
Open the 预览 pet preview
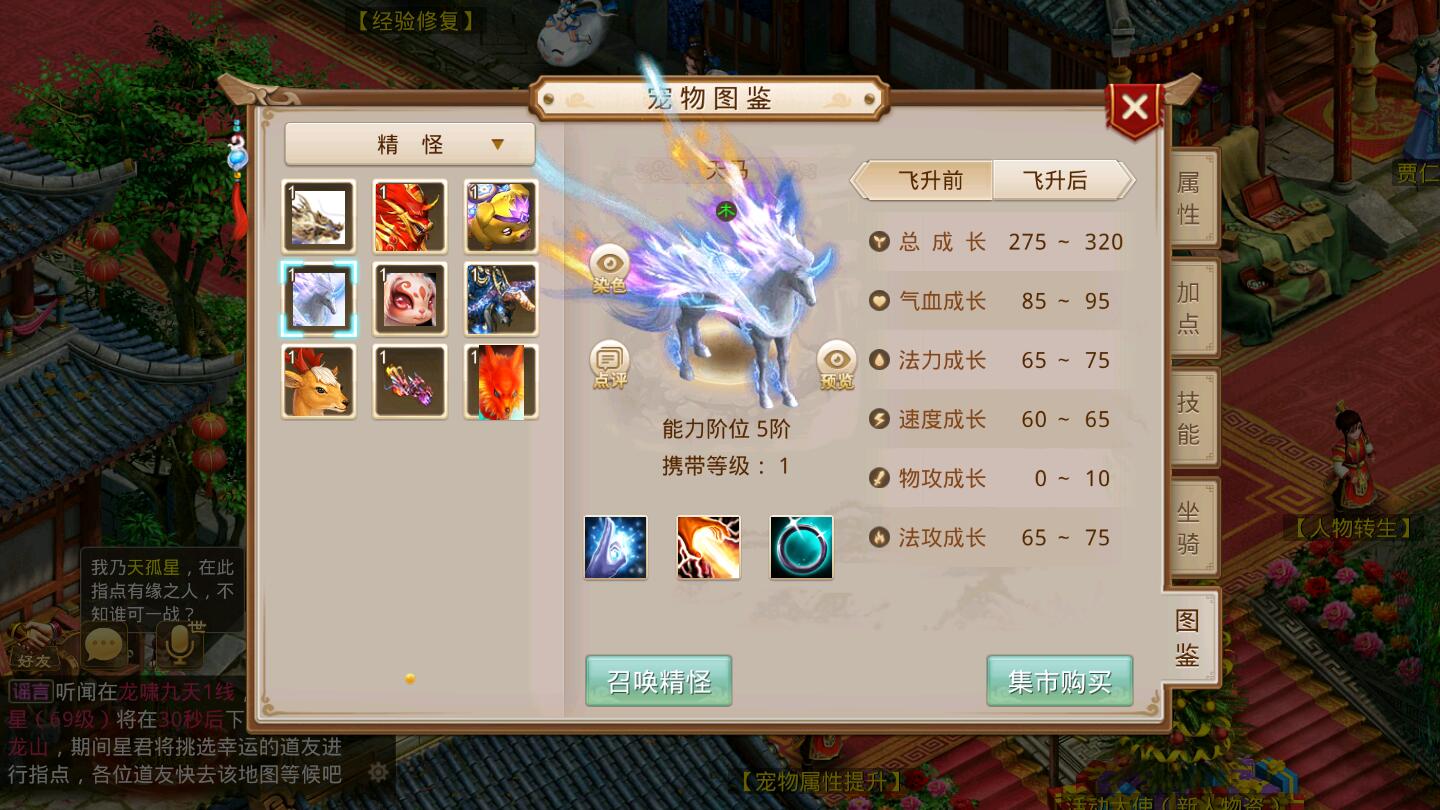coord(836,364)
